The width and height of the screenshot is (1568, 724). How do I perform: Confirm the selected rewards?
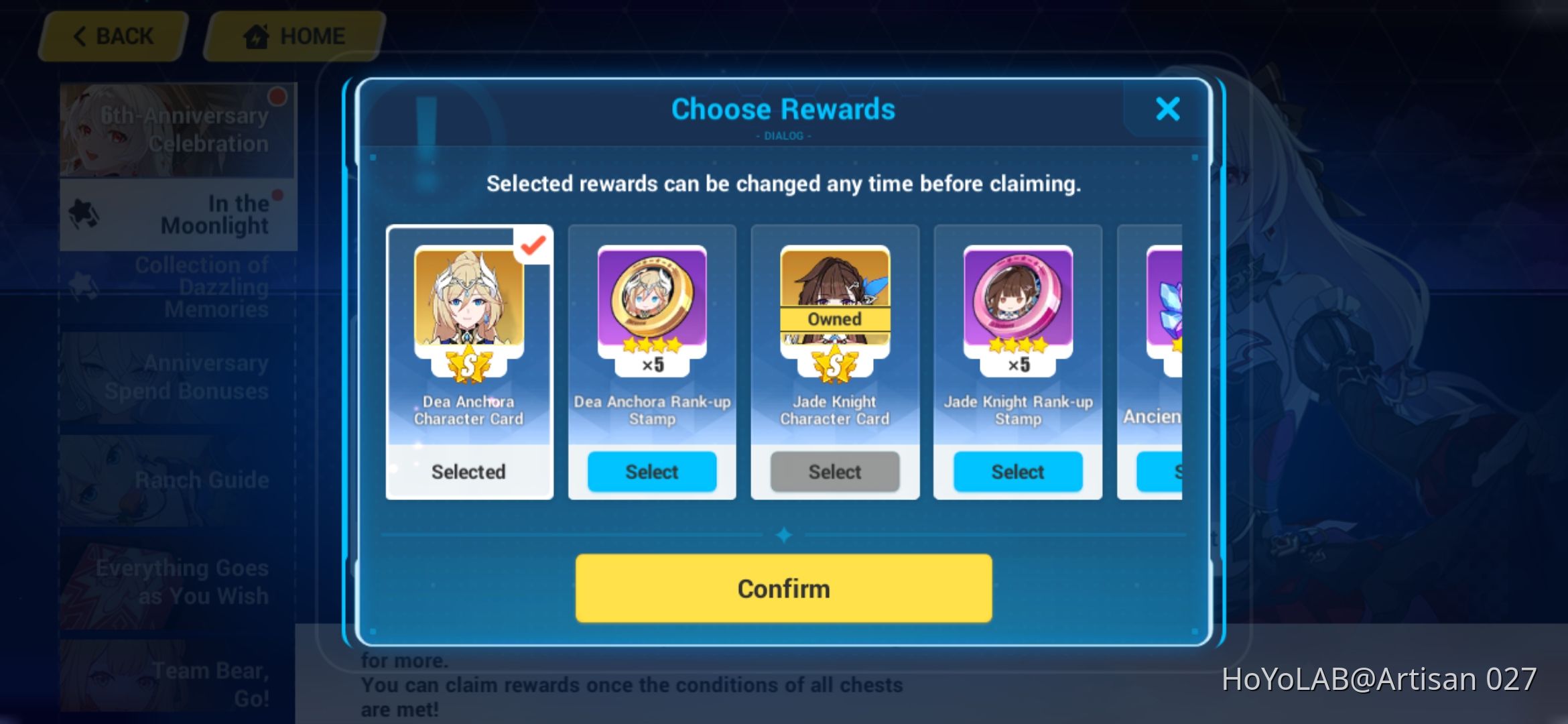pos(783,588)
